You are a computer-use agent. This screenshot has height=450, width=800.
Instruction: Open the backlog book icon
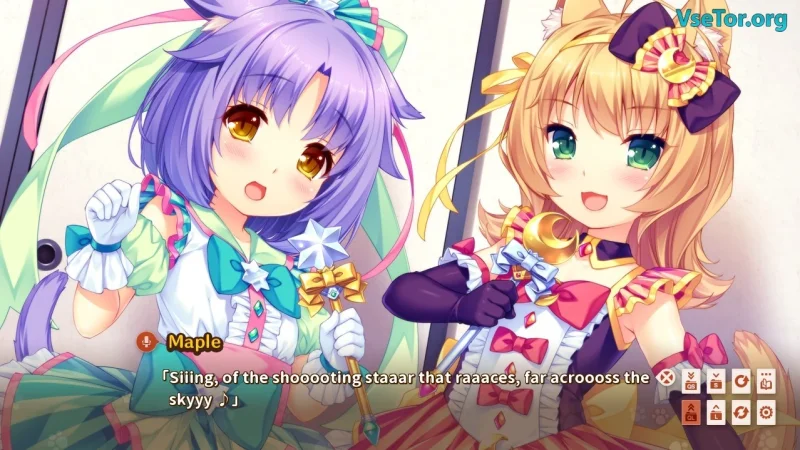coord(767,380)
